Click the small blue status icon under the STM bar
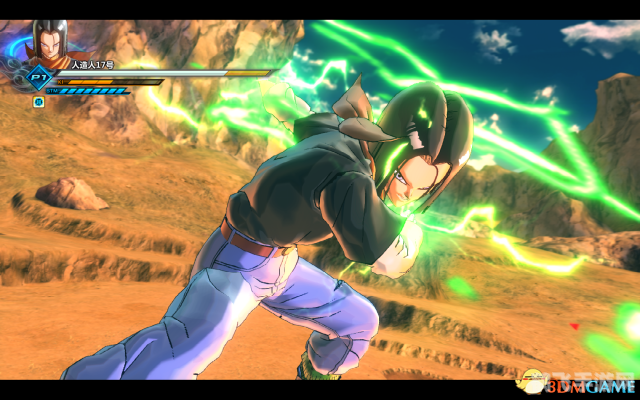This screenshot has width=640, height=400. tap(39, 101)
